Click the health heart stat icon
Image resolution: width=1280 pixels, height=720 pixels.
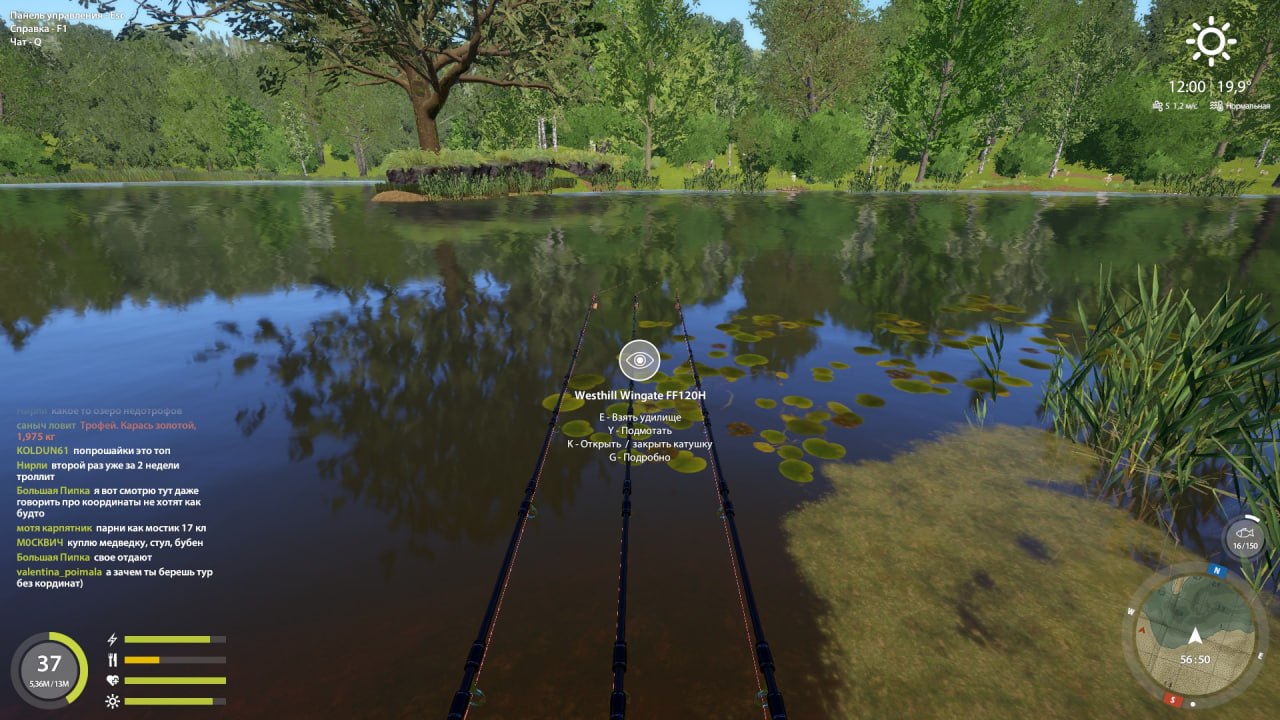pyautogui.click(x=112, y=680)
